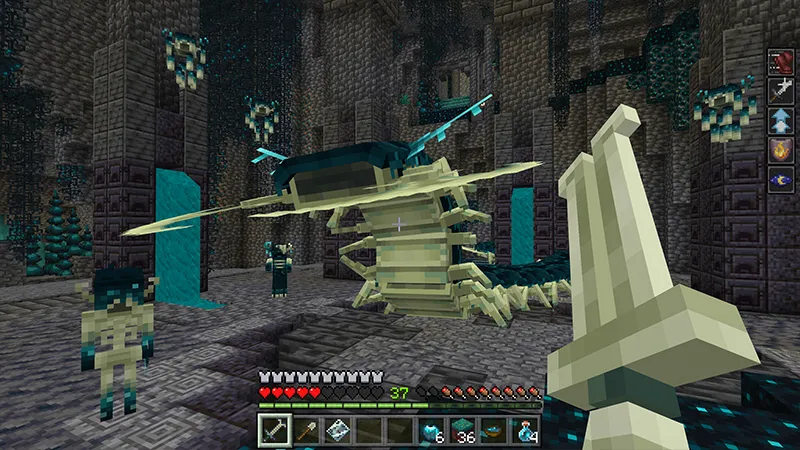The width and height of the screenshot is (800, 450).
Task: Choose the blue potion bottle slot
Action: point(526,429)
